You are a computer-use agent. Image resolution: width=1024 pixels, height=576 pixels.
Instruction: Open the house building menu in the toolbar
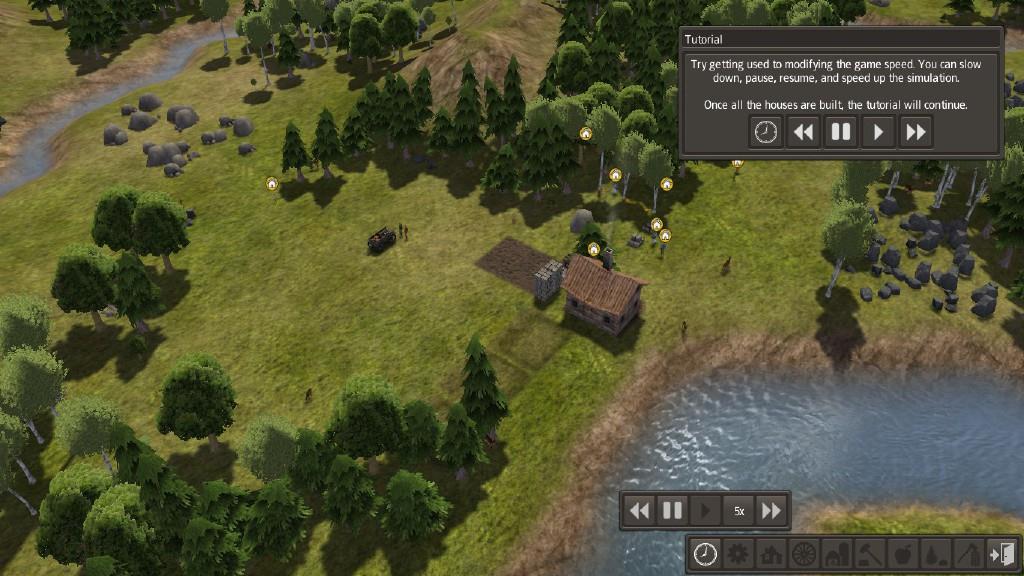click(x=772, y=553)
